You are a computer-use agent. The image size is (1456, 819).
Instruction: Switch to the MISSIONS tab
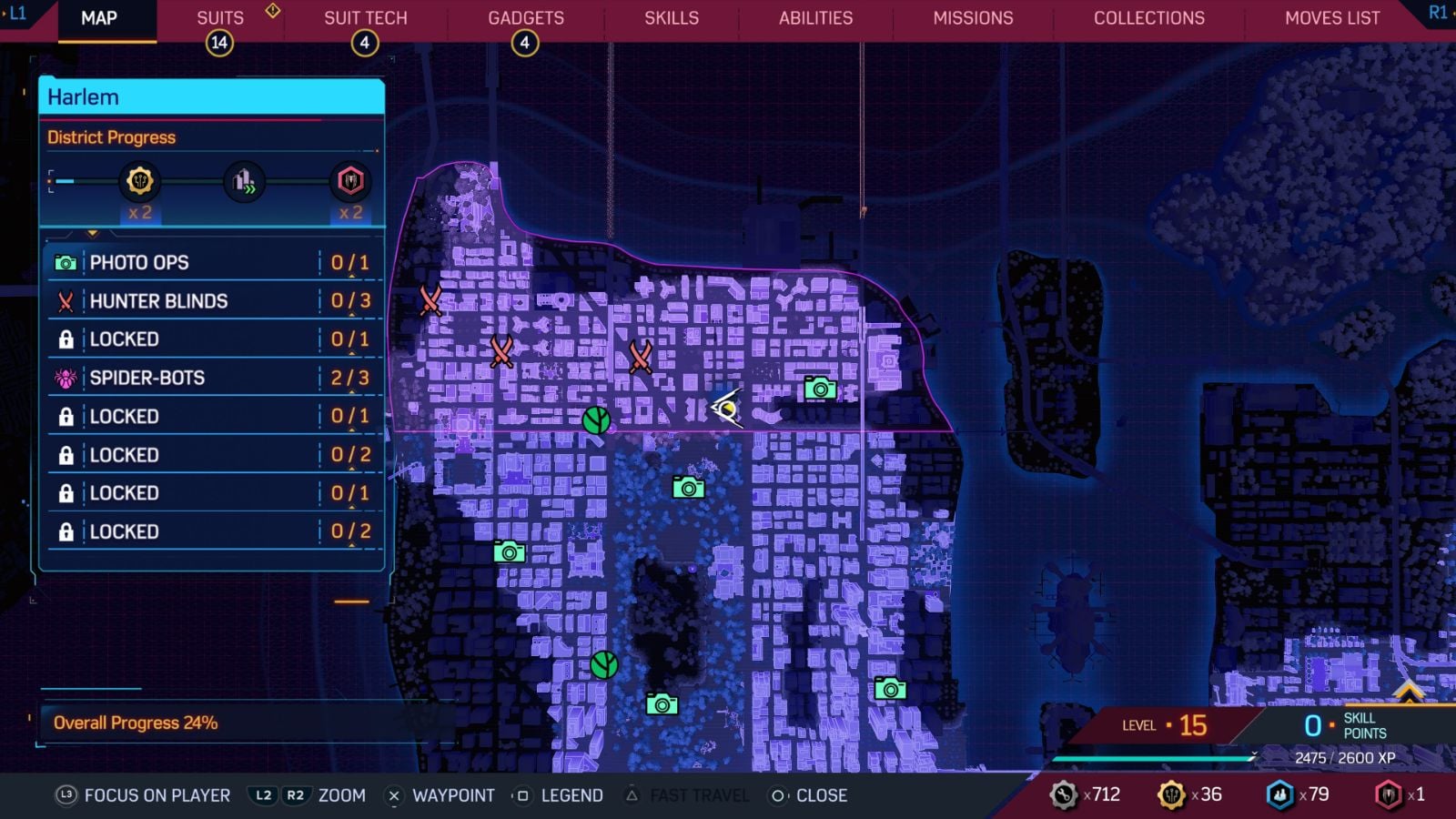click(x=972, y=17)
